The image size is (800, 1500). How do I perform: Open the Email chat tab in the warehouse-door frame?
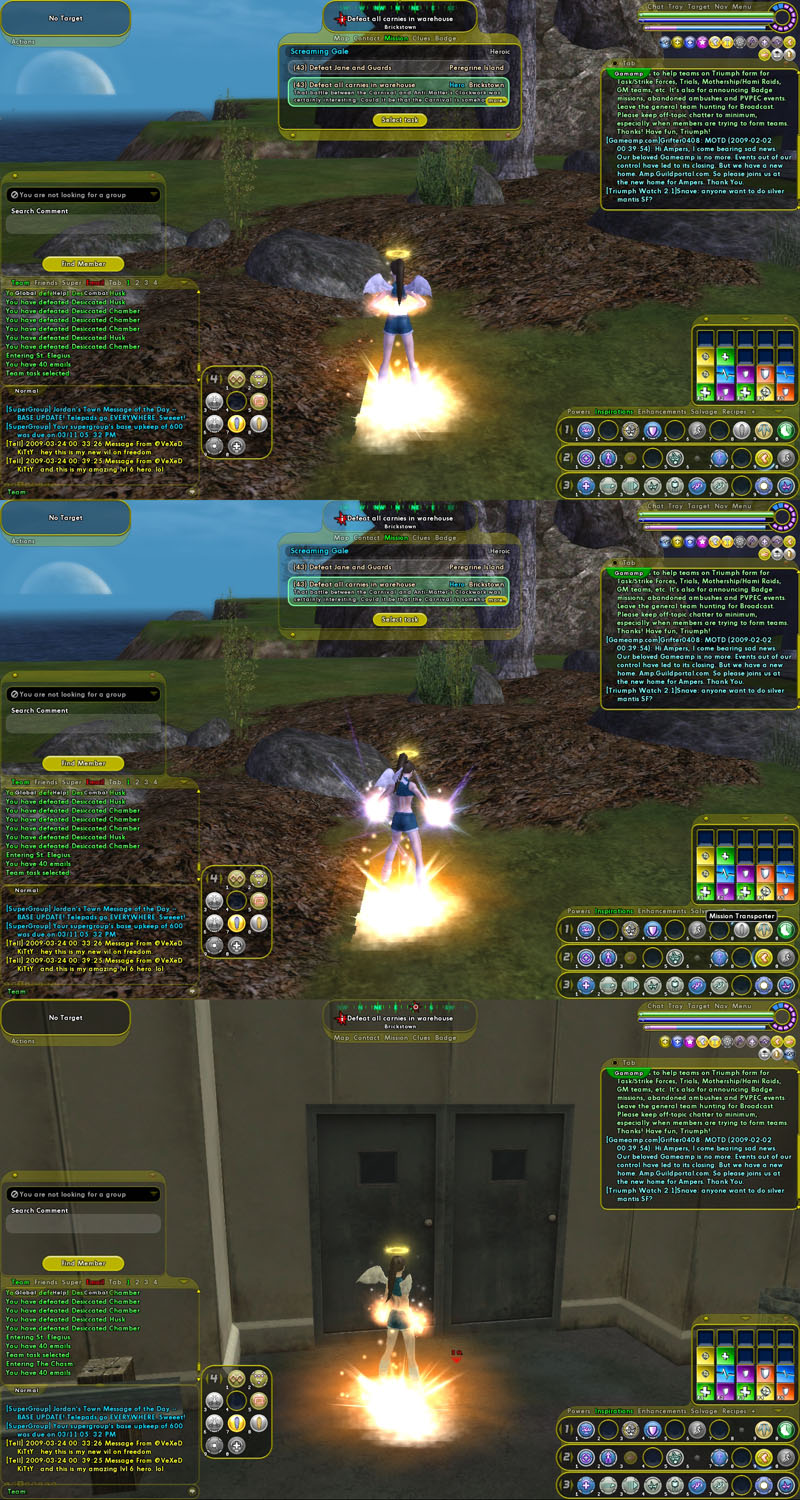tap(95, 1282)
